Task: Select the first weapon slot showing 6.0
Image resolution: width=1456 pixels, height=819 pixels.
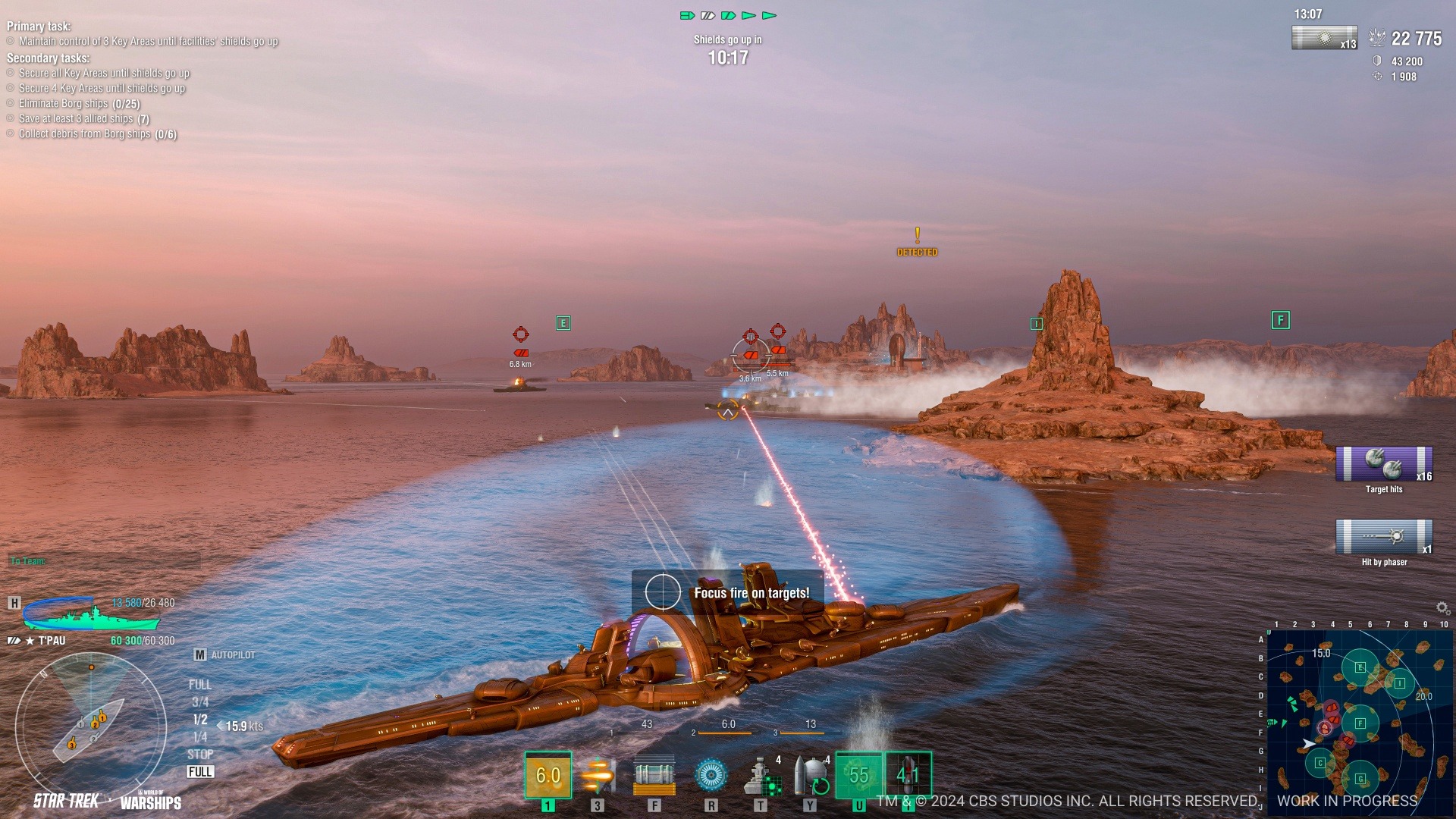Action: pos(548,775)
